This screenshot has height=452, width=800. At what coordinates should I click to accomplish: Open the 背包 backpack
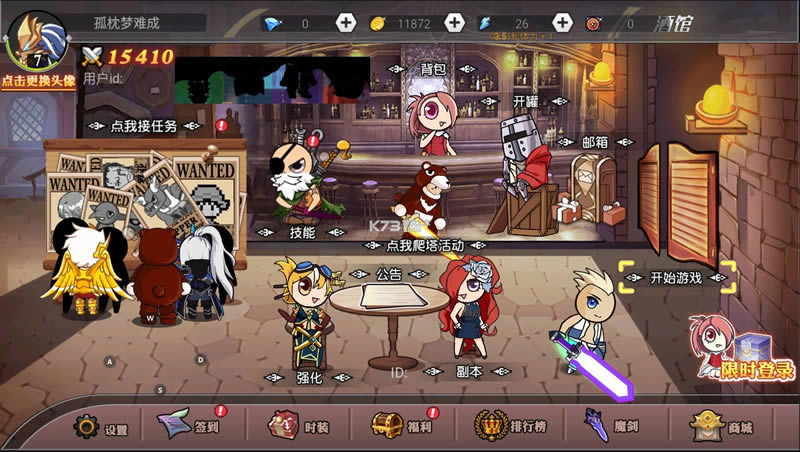click(x=433, y=69)
